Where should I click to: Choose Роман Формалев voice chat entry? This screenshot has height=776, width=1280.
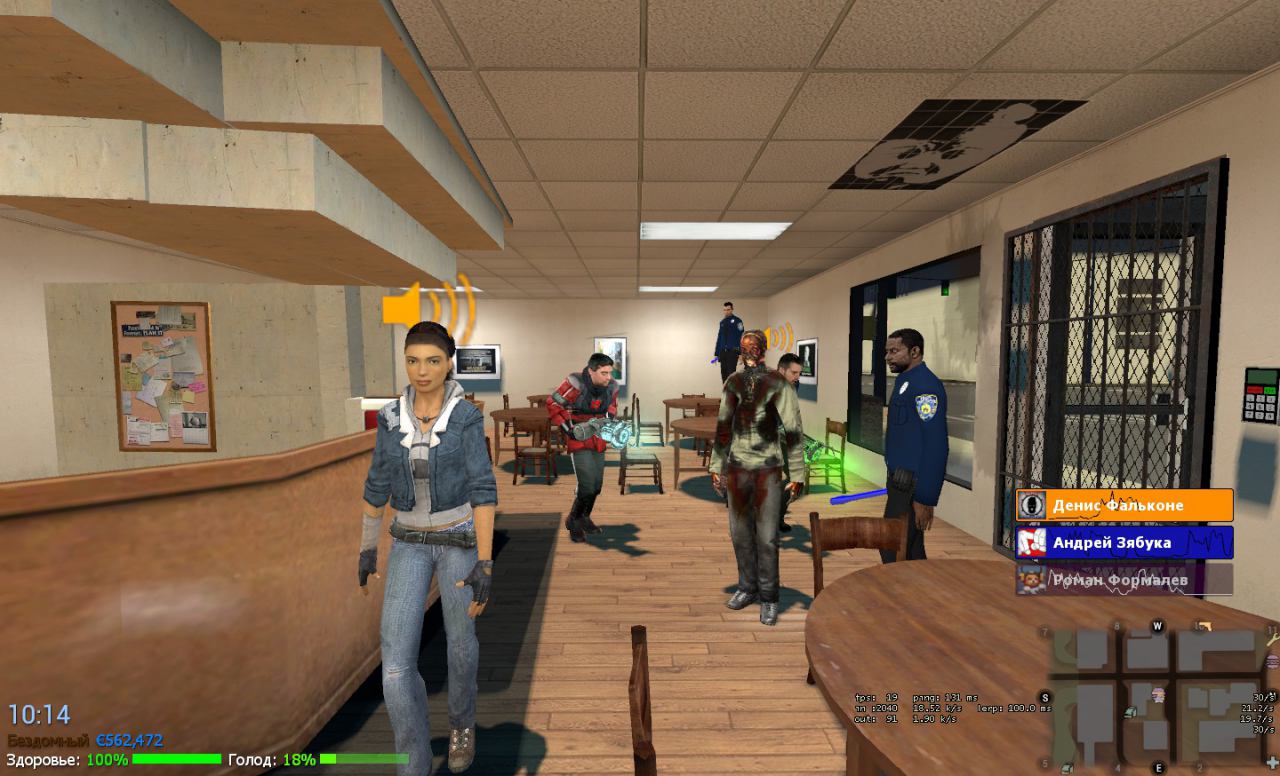(x=1124, y=579)
